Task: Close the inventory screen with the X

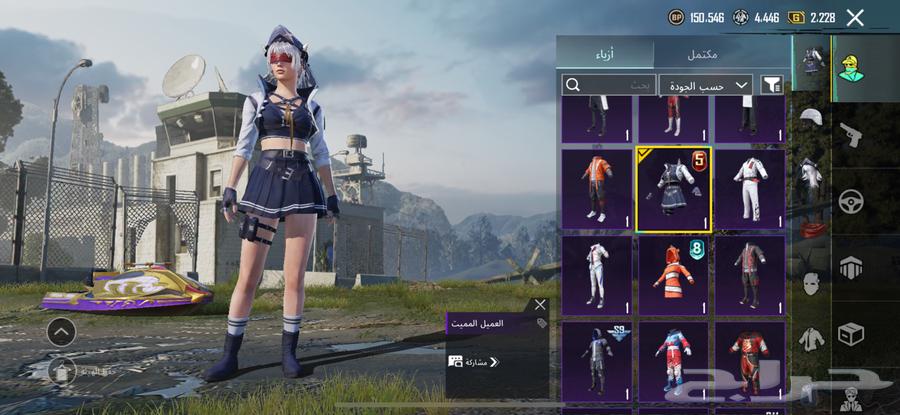Action: tap(855, 17)
